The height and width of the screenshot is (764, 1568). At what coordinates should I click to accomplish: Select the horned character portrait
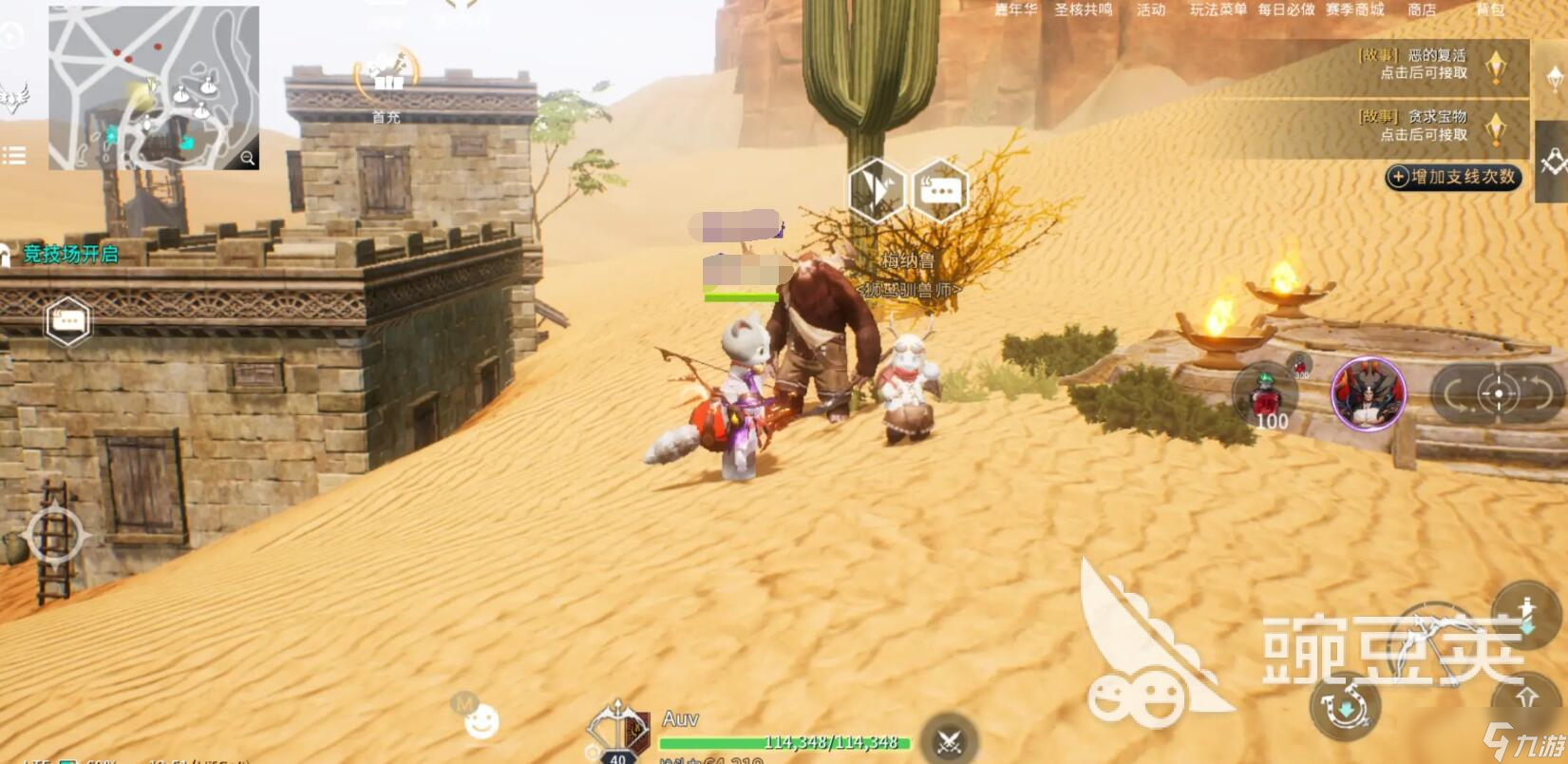1368,393
